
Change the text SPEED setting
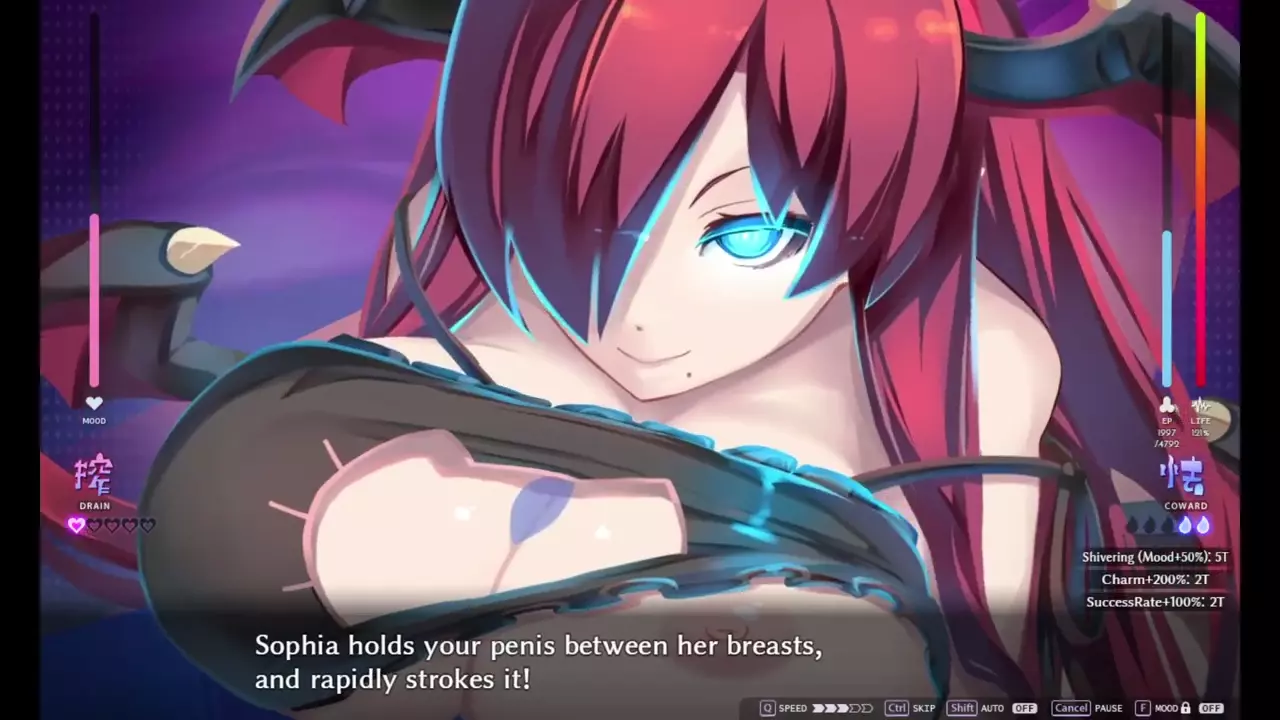(841, 708)
